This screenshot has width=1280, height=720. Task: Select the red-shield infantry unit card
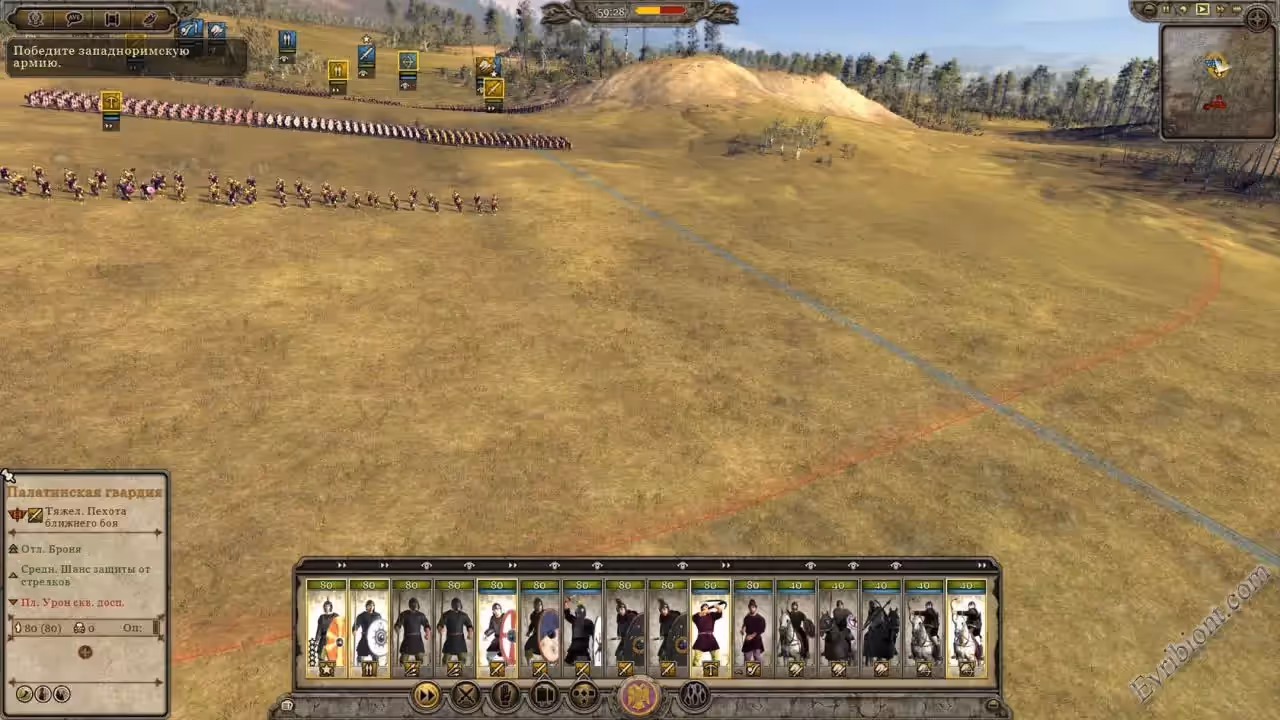click(x=497, y=628)
